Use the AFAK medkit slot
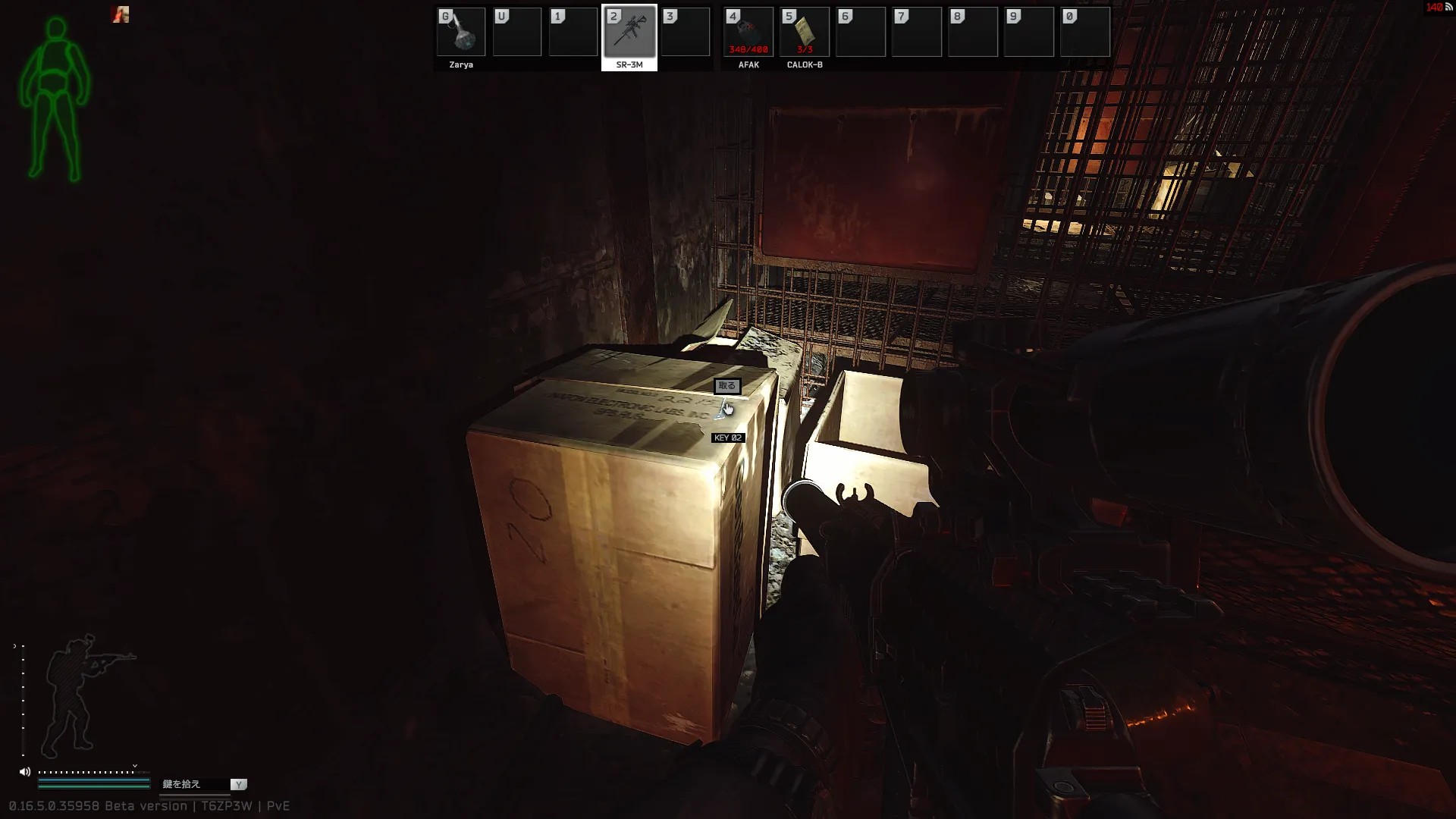The height and width of the screenshot is (819, 1456). tap(748, 33)
